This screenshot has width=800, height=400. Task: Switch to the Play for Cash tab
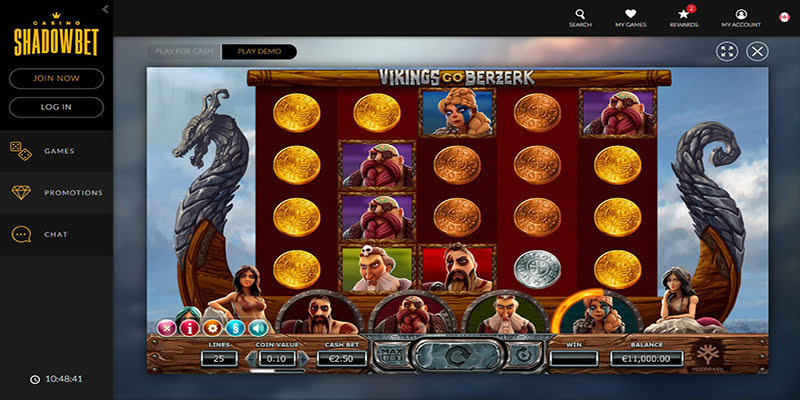pos(183,51)
